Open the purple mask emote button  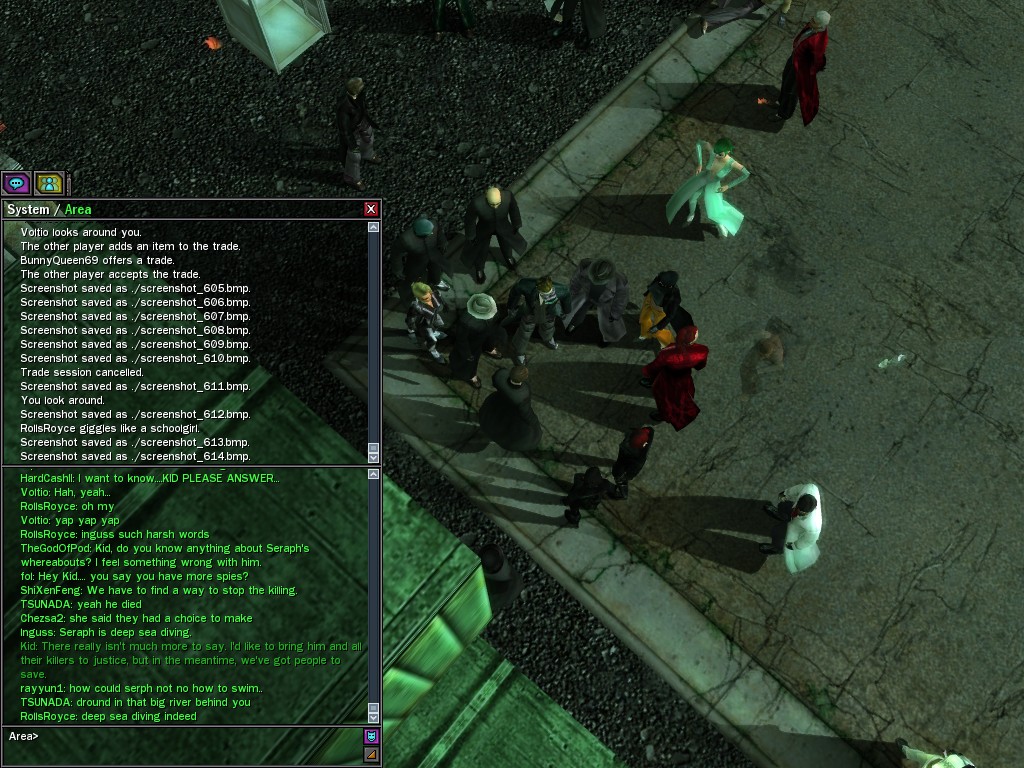(372, 737)
